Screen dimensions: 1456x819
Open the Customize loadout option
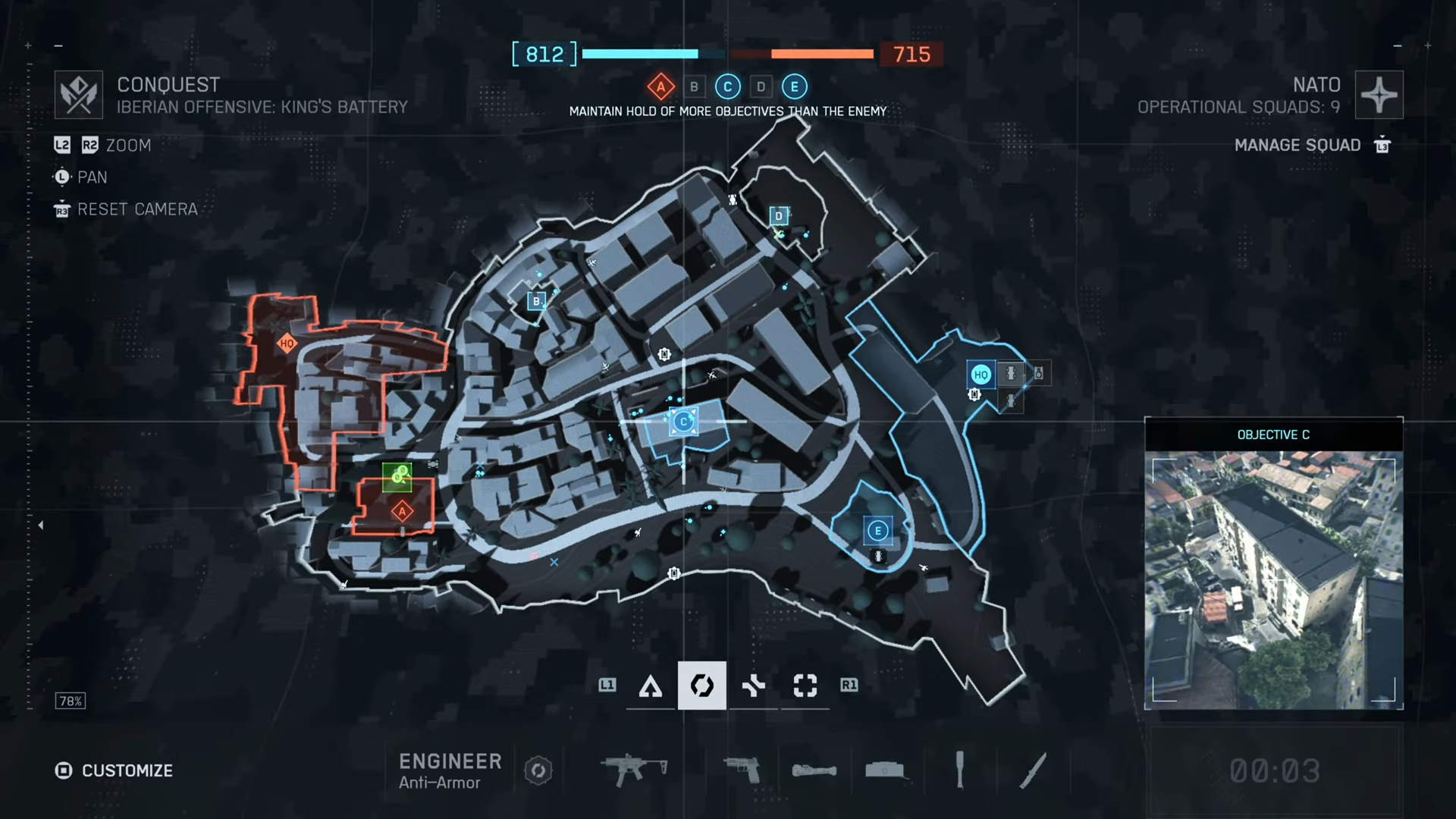(114, 770)
